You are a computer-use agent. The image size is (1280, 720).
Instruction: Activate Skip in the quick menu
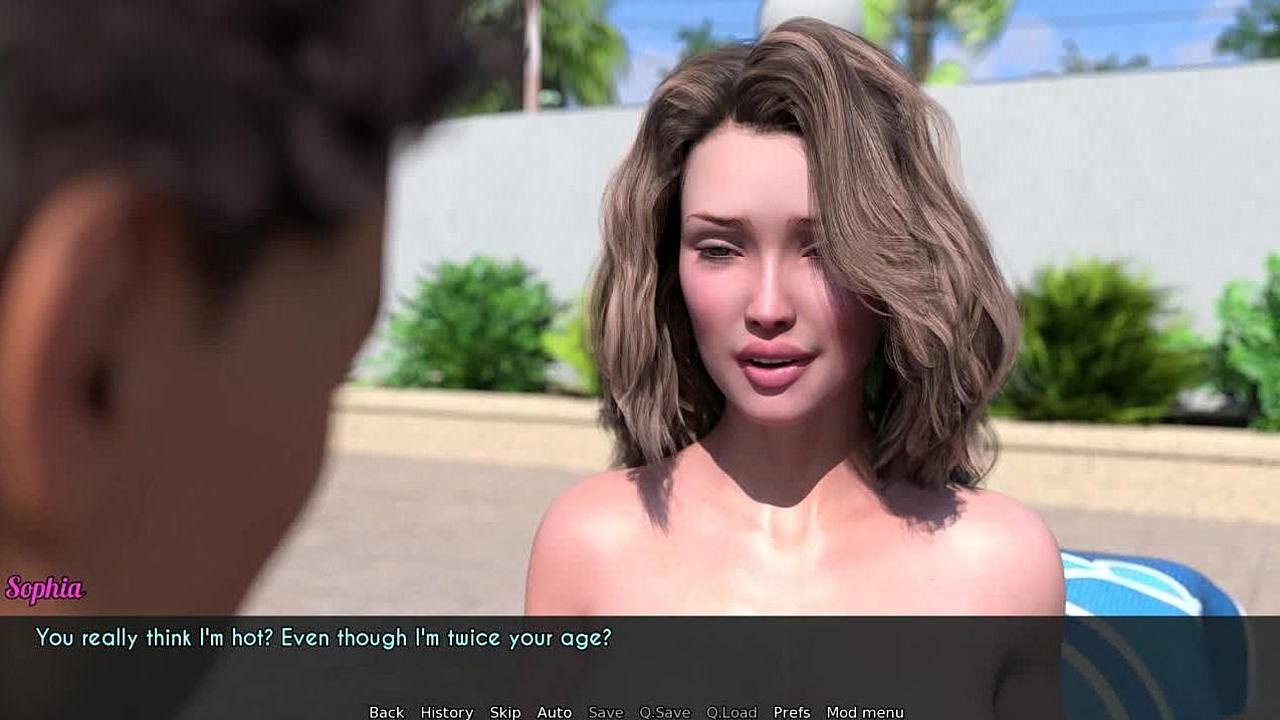tap(505, 712)
